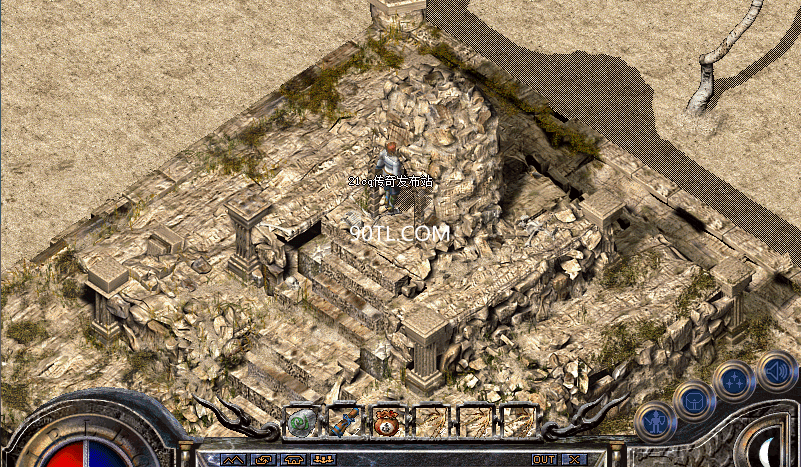
Task: Use the blue-banded scroll in the belt
Action: coord(346,421)
